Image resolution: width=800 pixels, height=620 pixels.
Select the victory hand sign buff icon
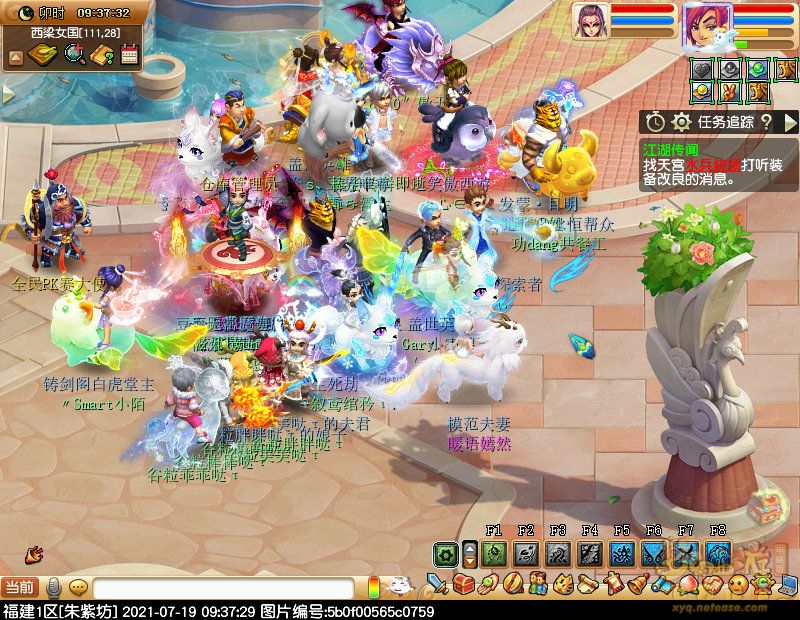coord(731,92)
